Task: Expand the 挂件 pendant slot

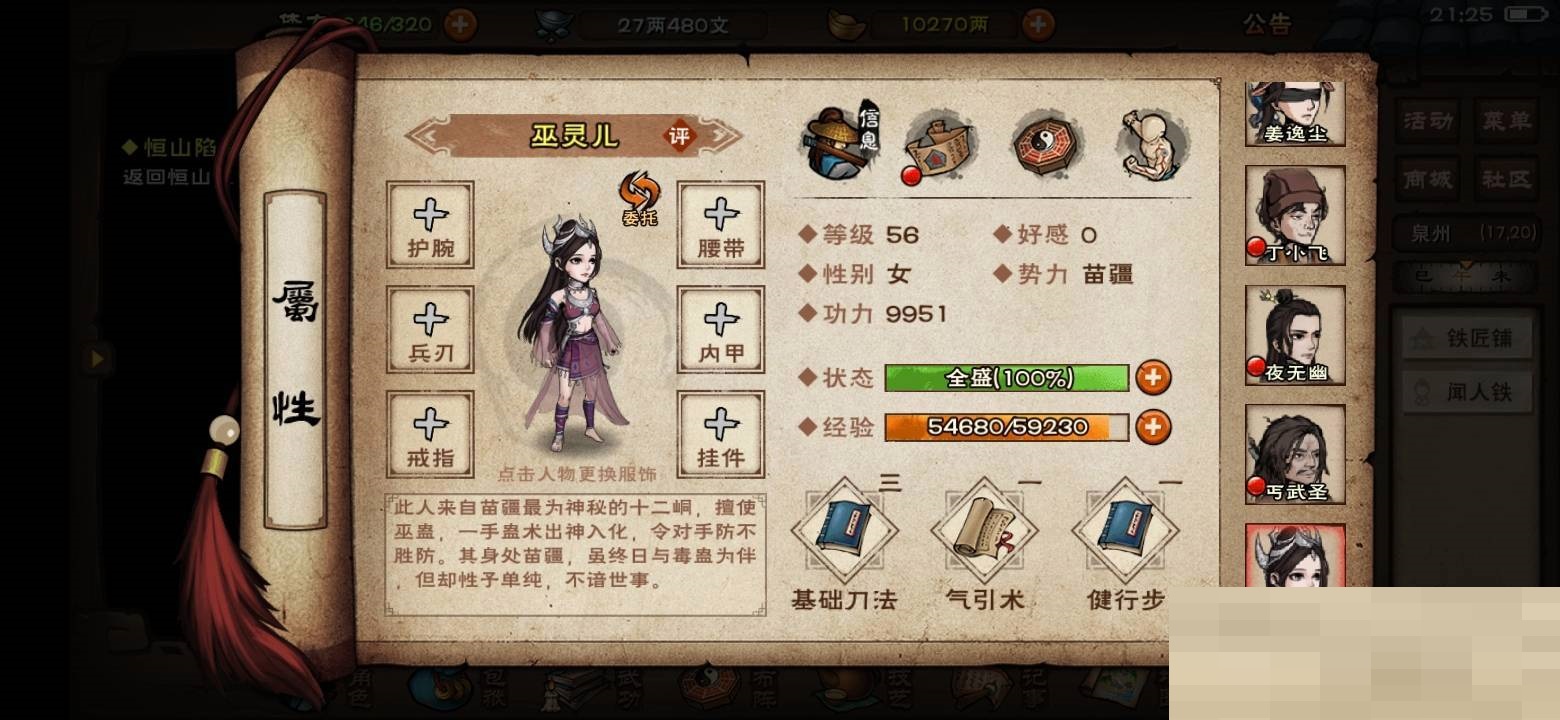Action: (x=719, y=432)
